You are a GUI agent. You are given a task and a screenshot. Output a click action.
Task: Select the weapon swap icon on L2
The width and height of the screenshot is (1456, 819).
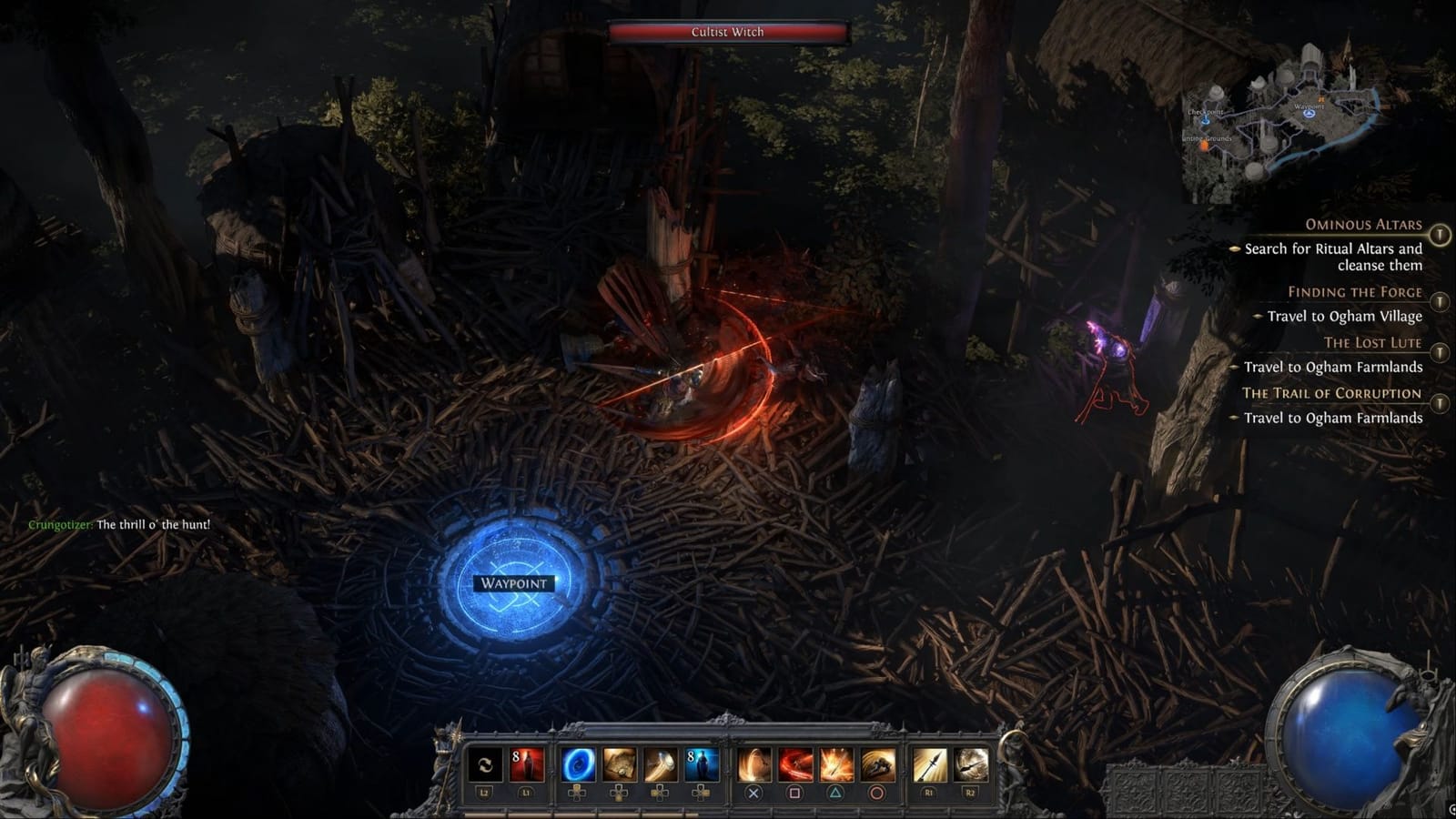point(484,765)
